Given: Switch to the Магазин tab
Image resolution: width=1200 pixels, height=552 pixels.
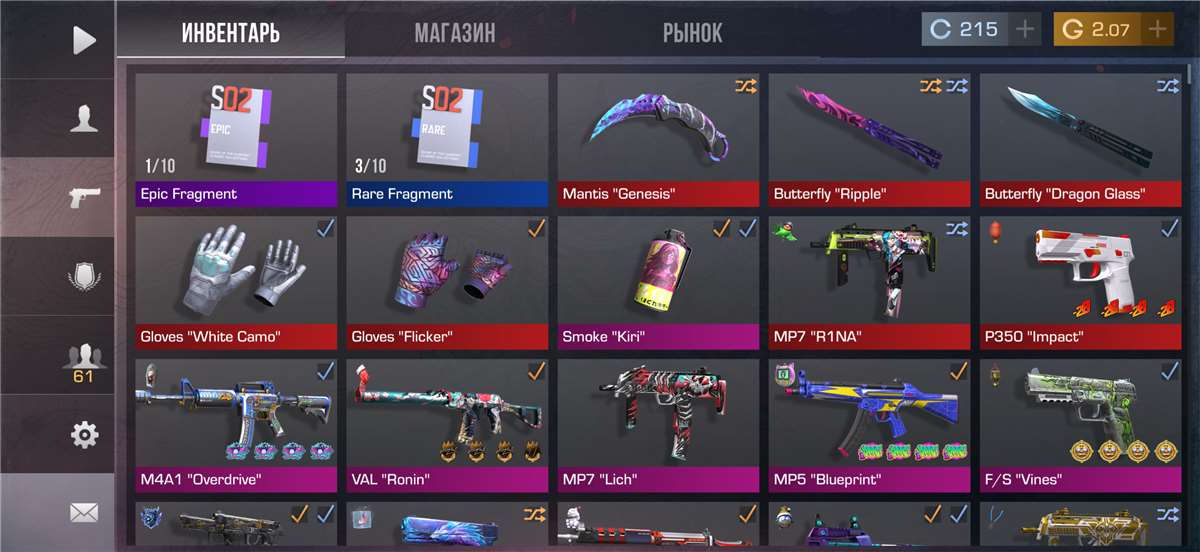Looking at the screenshot, I should [x=454, y=33].
